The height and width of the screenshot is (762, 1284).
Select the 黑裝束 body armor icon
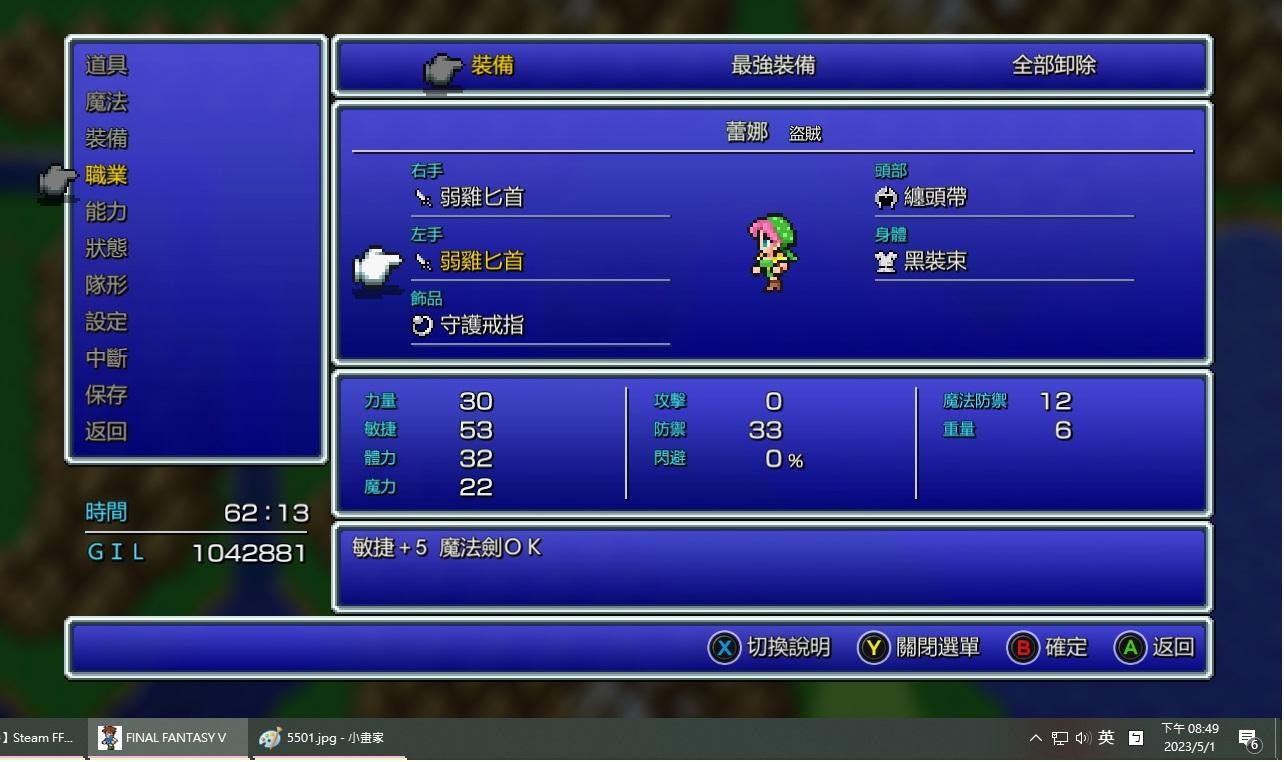tap(885, 261)
